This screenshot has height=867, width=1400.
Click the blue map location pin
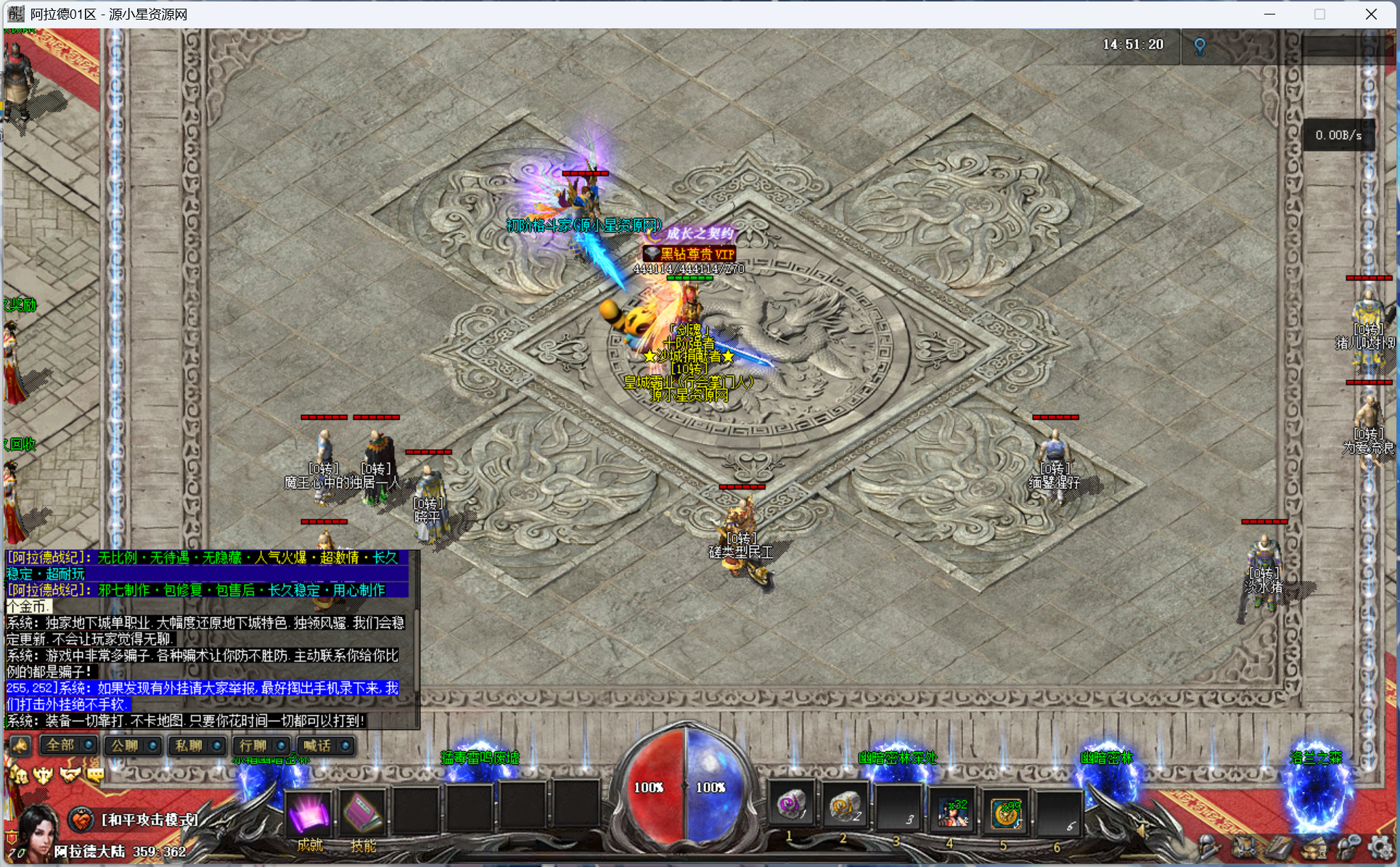tap(1200, 47)
